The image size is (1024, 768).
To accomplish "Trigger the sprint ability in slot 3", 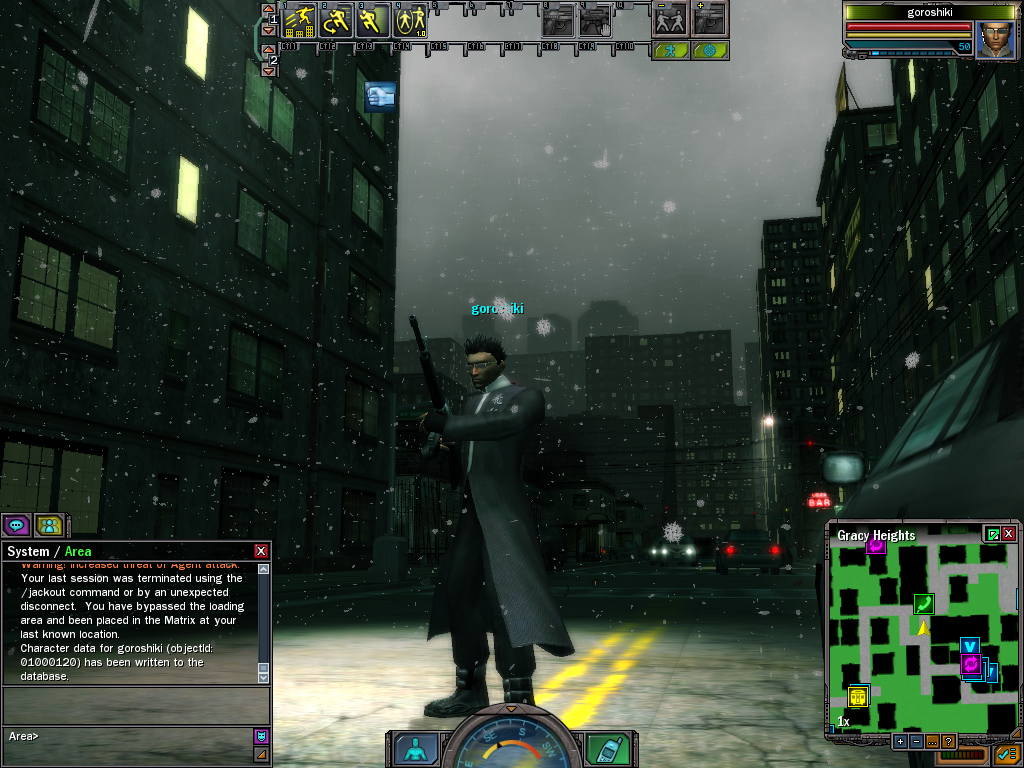I will (x=372, y=21).
